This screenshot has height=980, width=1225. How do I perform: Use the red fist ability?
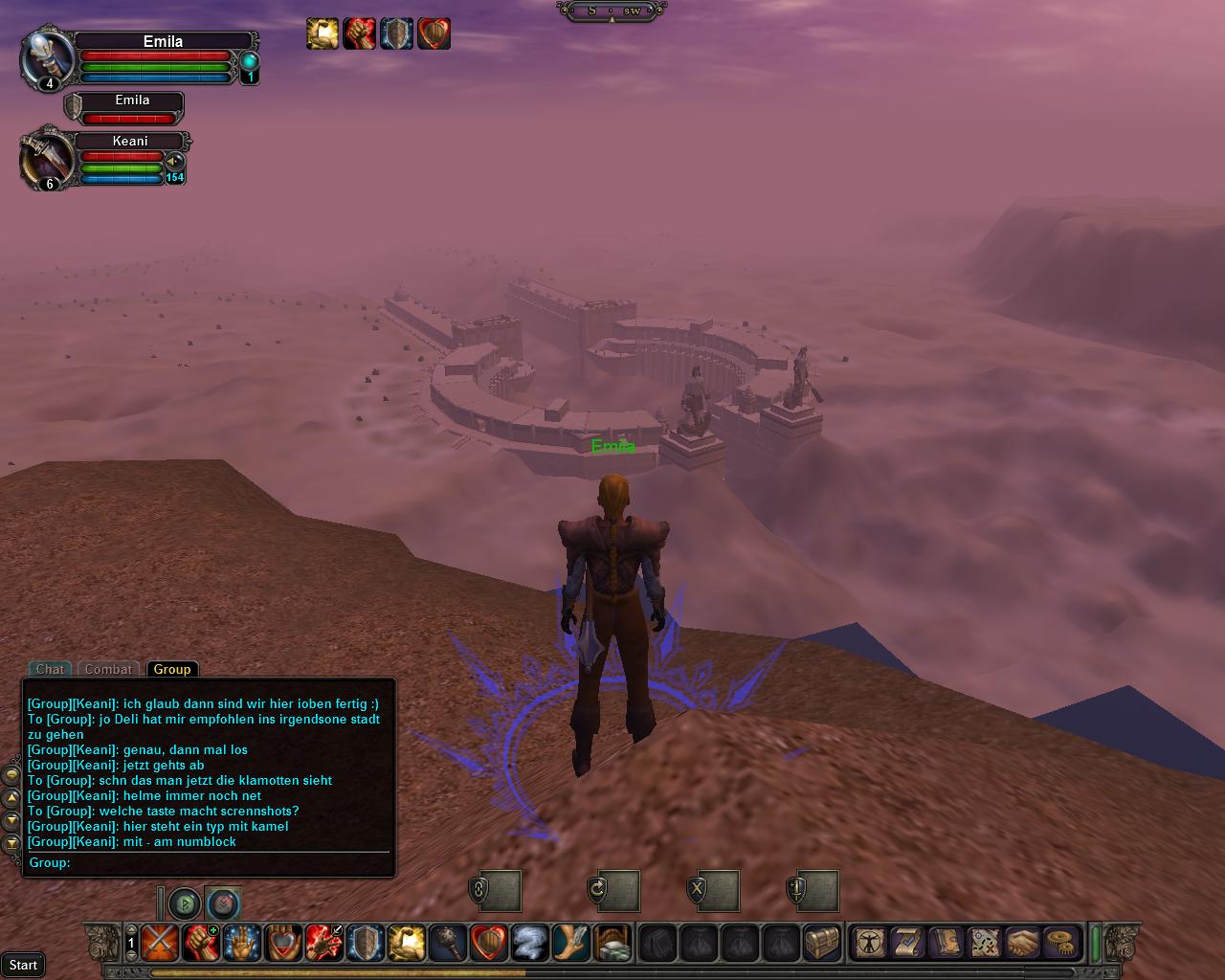tap(199, 943)
